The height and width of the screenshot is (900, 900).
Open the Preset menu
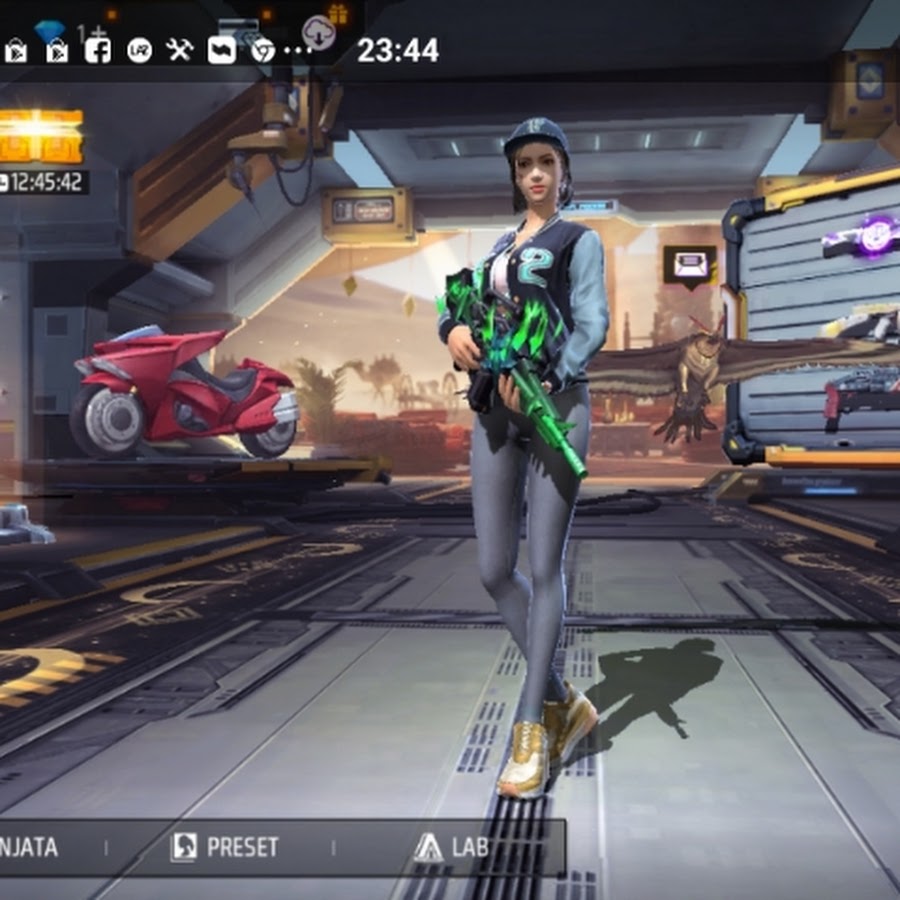[x=225, y=848]
